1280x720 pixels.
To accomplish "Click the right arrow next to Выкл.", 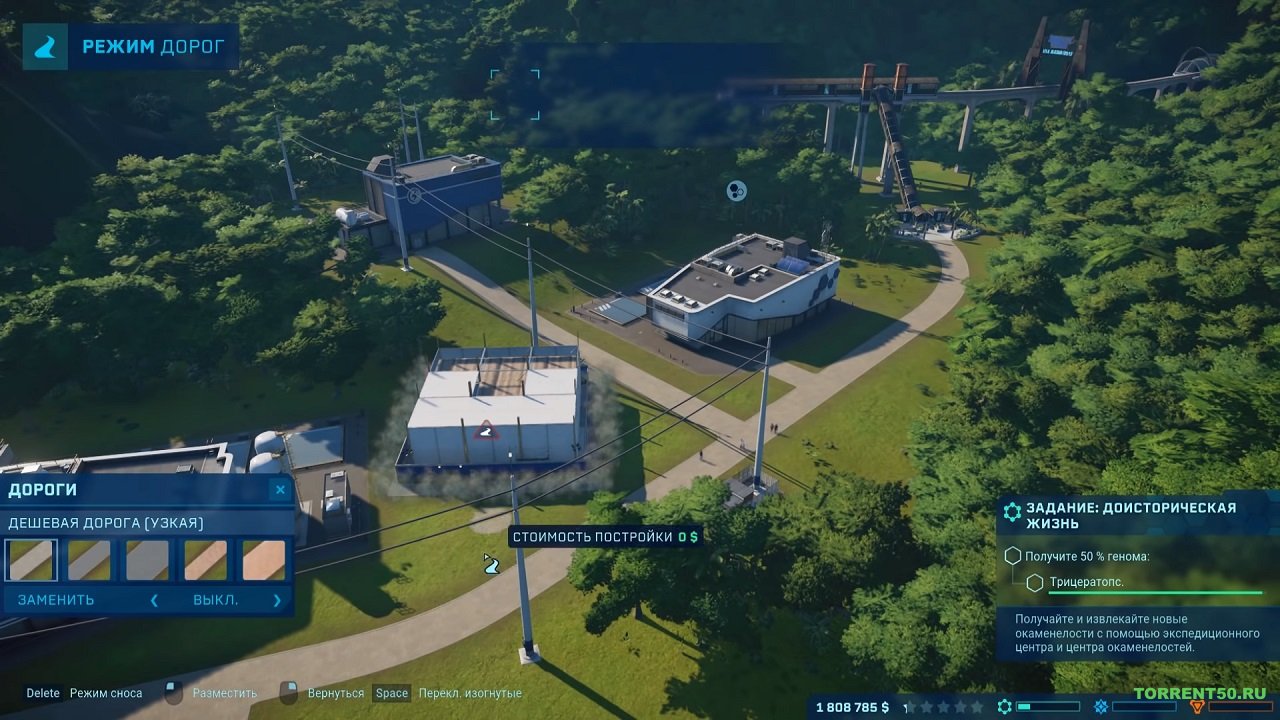I will coord(277,600).
